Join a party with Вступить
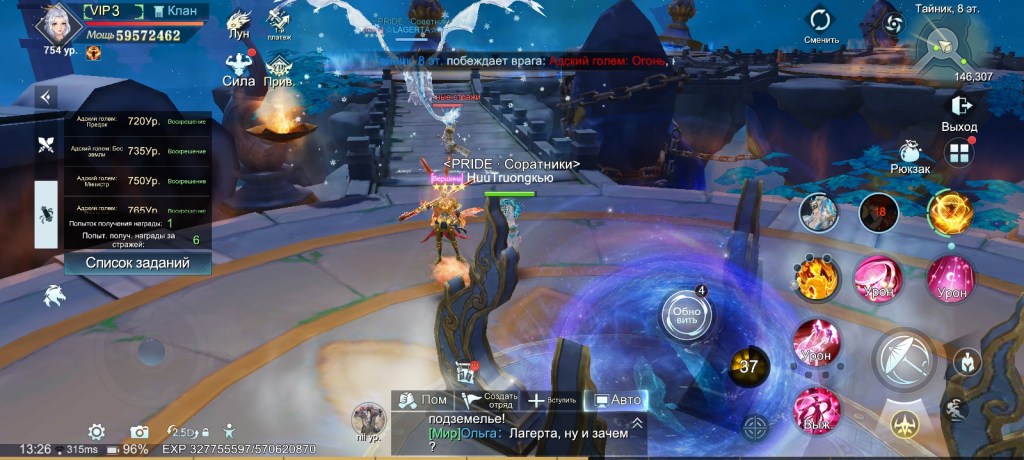The width and height of the screenshot is (1024, 460). point(552,400)
